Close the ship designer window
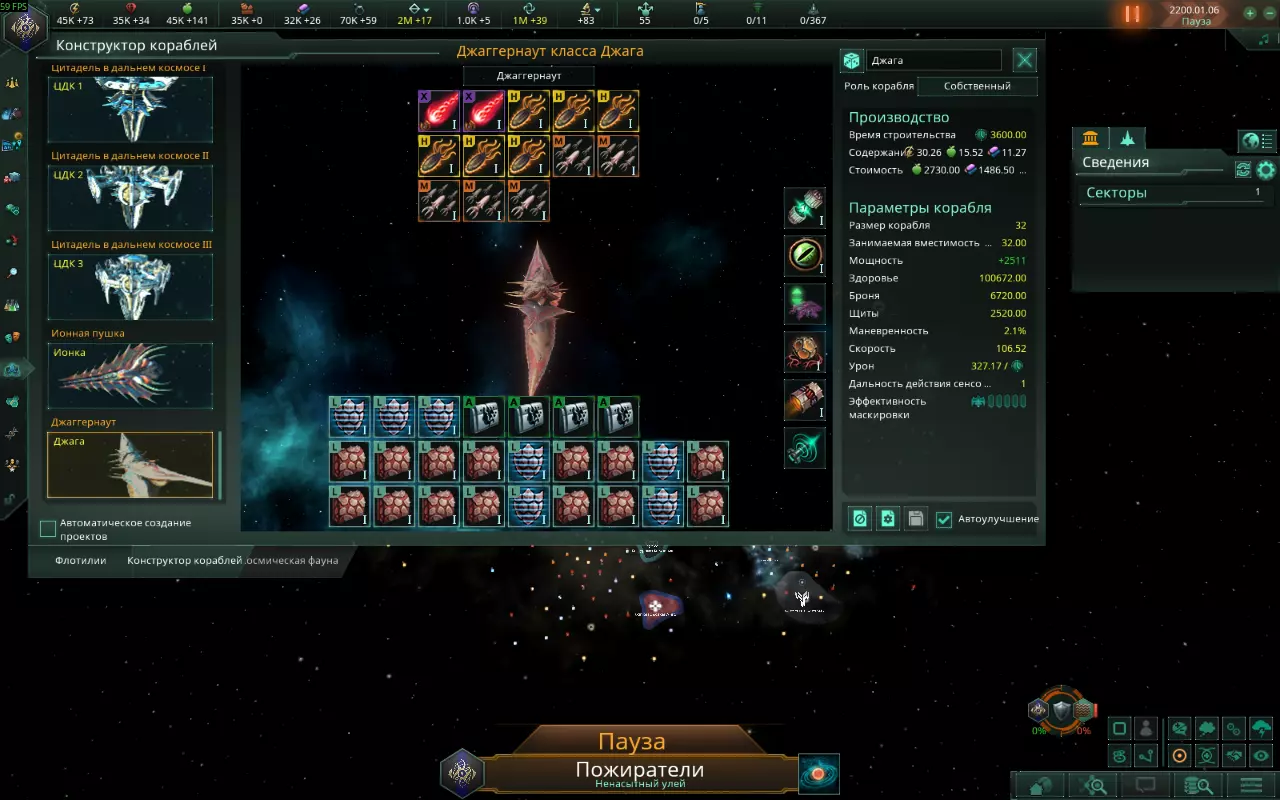The image size is (1280, 800). coord(1025,61)
